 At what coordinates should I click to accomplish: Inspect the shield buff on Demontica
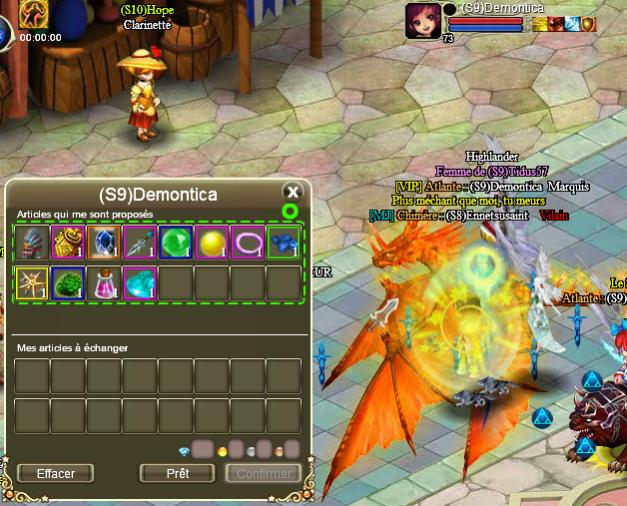[x=589, y=24]
